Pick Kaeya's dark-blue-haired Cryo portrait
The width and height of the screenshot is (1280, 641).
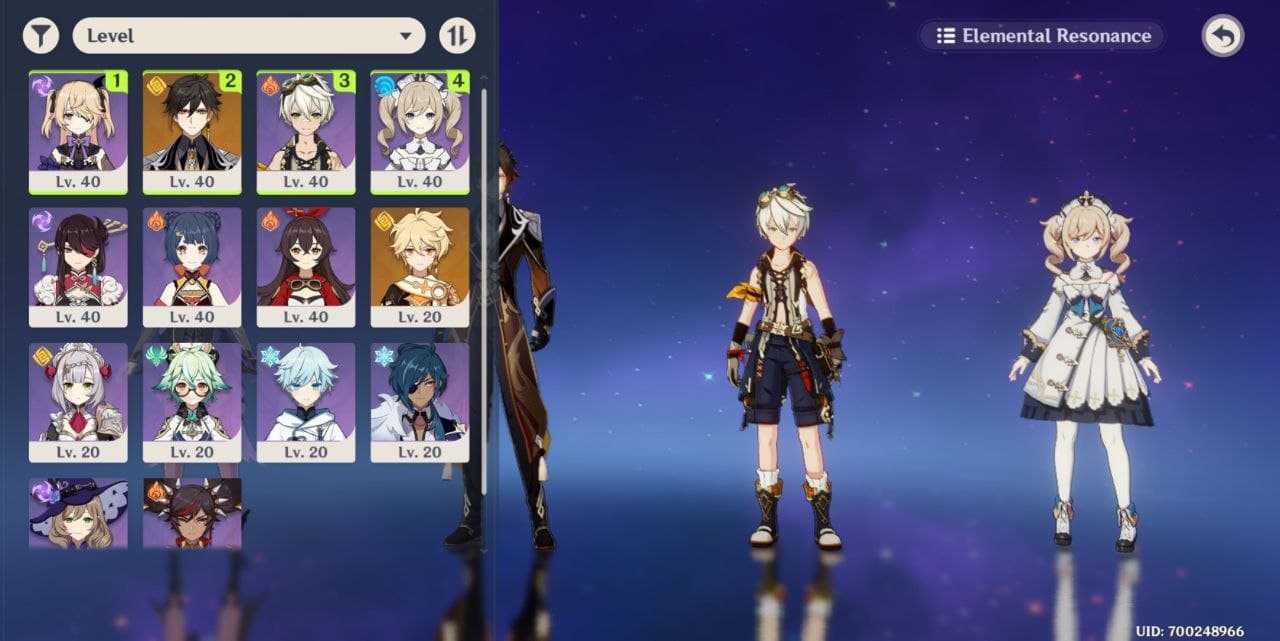(x=420, y=402)
